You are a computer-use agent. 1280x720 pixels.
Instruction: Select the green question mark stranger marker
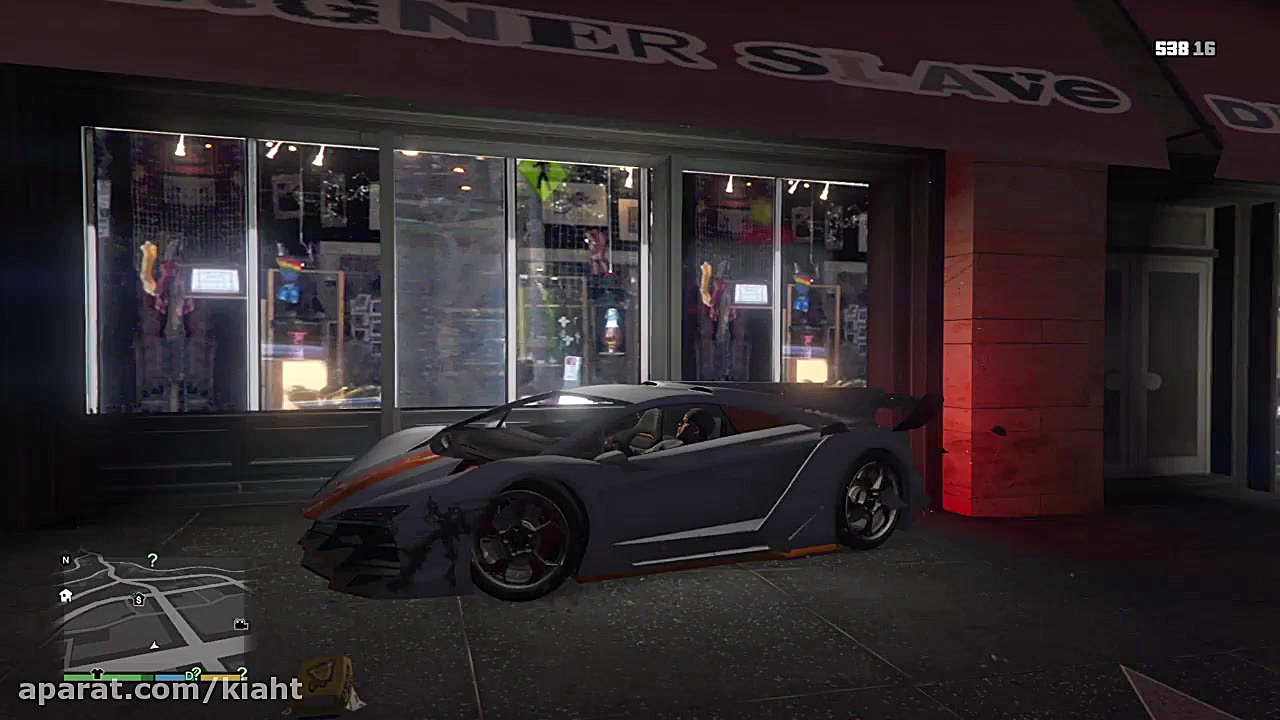point(152,561)
